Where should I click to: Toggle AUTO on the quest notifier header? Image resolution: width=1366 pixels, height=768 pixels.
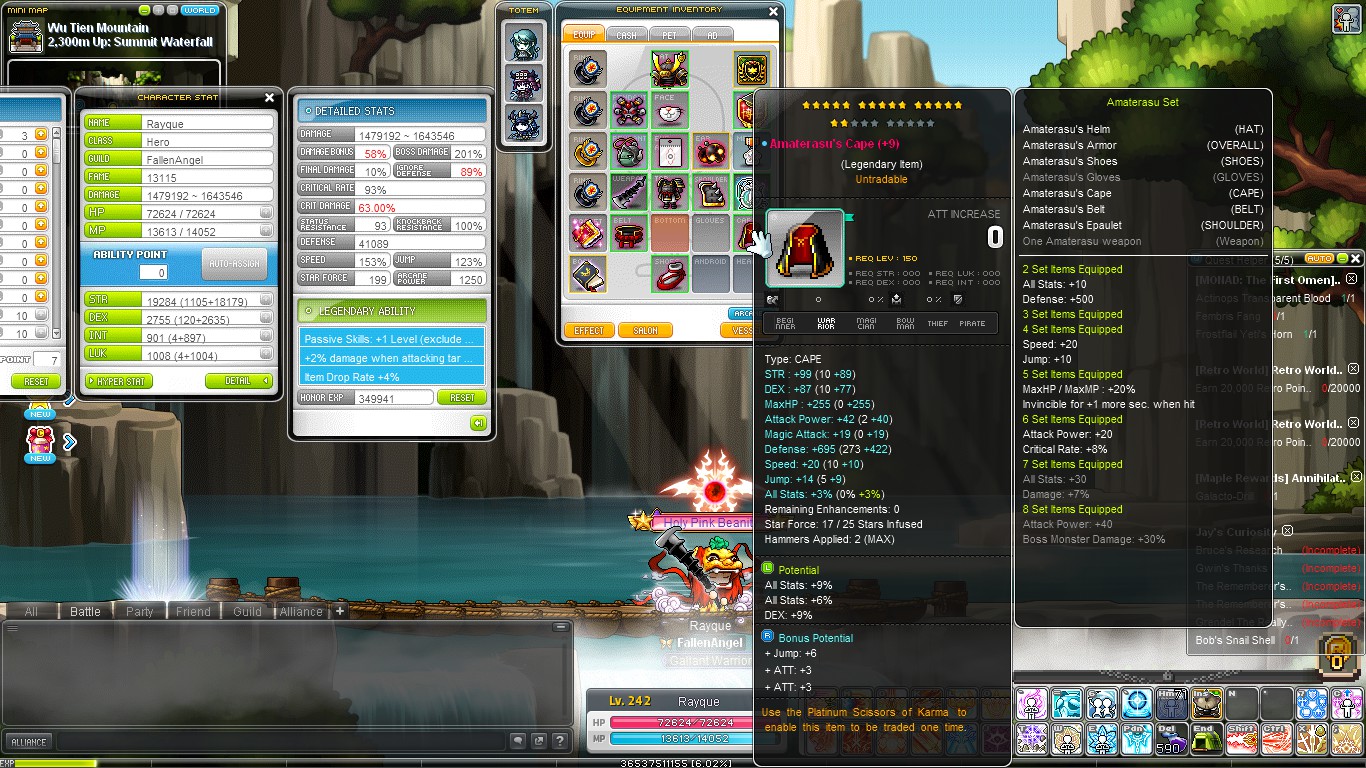tap(1319, 258)
